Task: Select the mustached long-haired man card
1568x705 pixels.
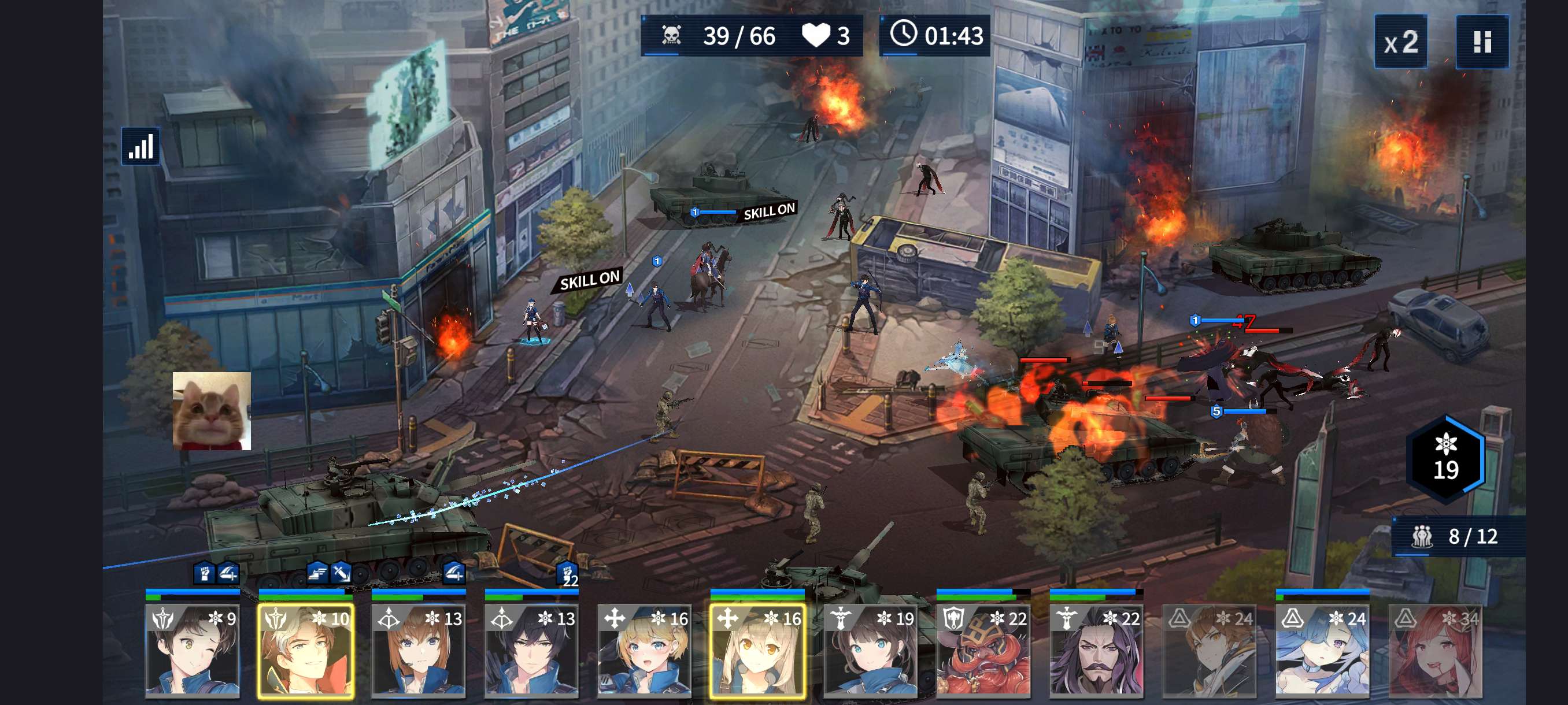Action: (1096, 650)
